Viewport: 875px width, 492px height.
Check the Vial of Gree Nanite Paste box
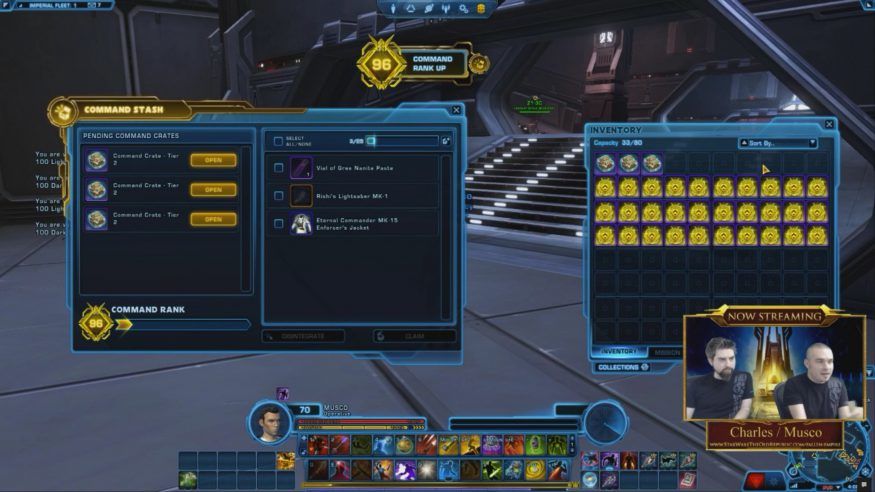coord(278,168)
